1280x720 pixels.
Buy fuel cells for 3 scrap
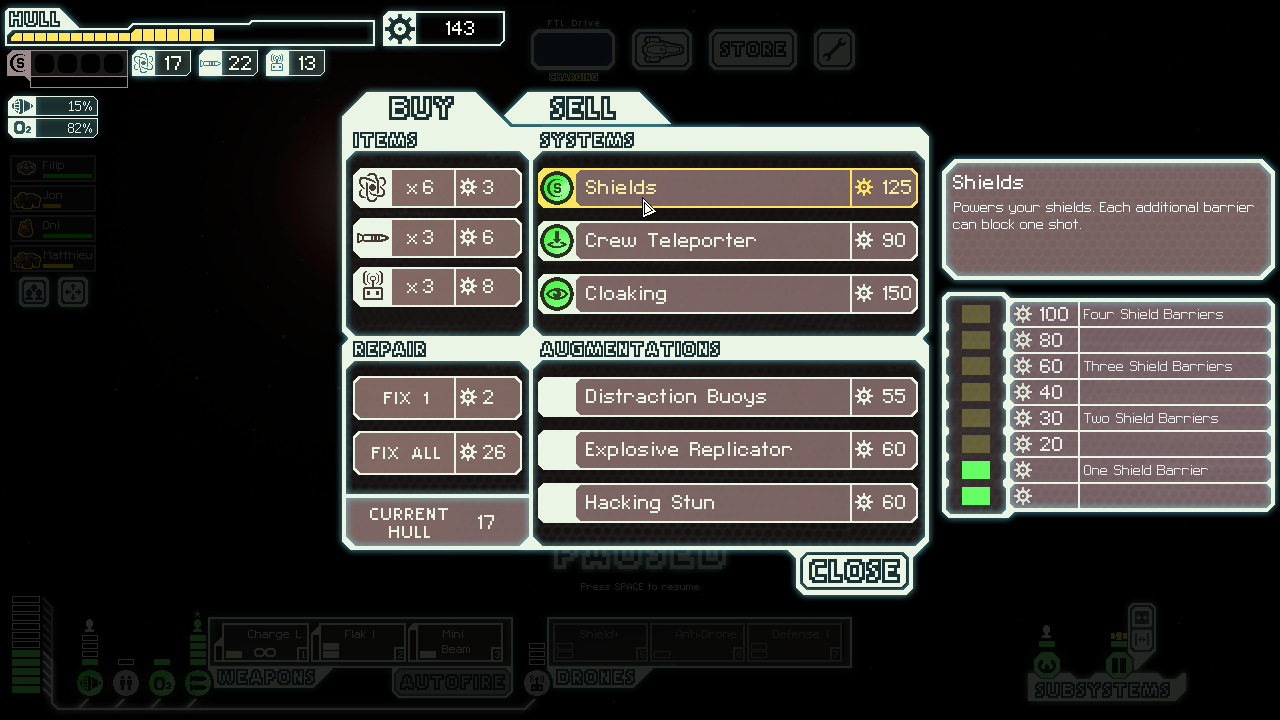(x=437, y=188)
